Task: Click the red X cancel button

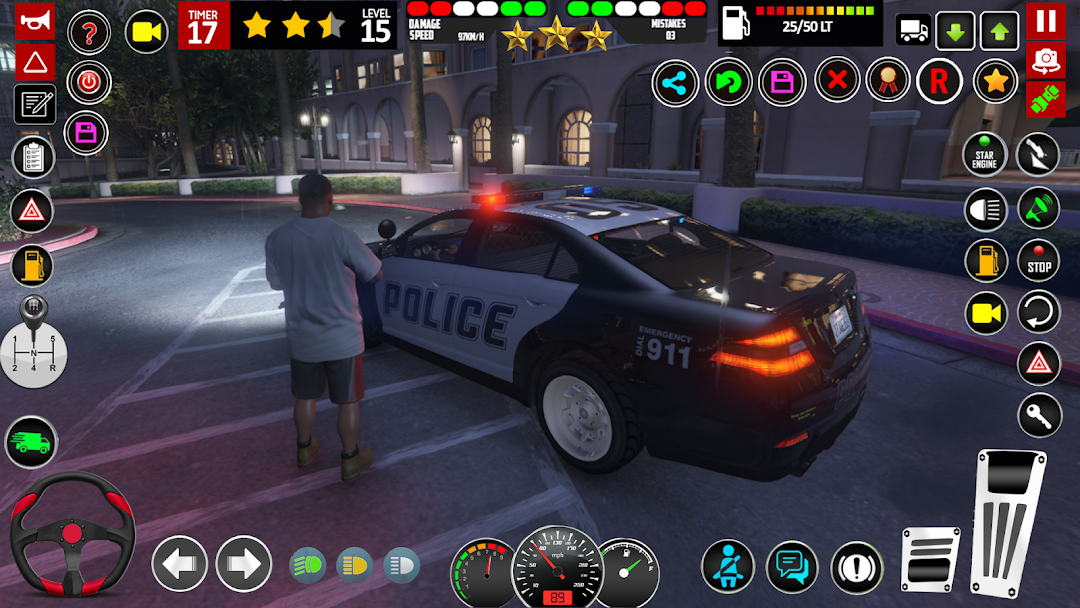Action: click(838, 81)
